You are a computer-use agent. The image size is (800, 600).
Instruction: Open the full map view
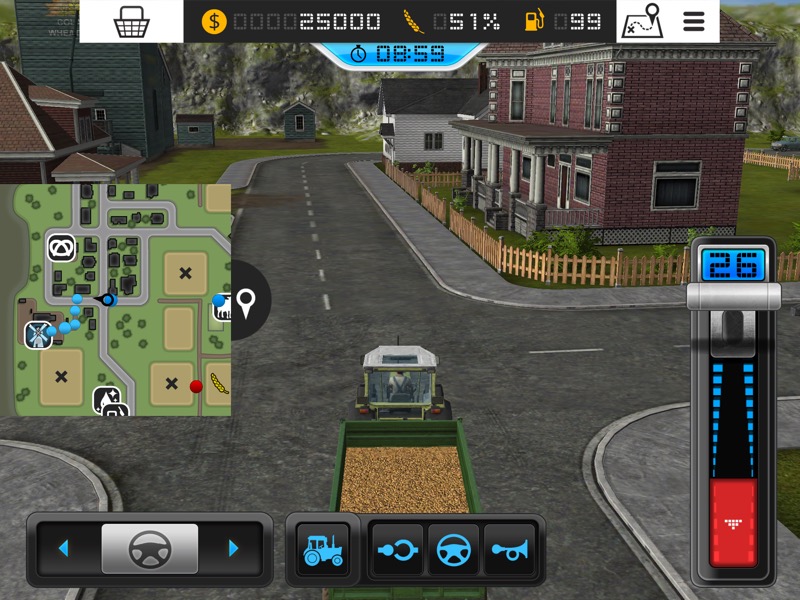coord(642,21)
